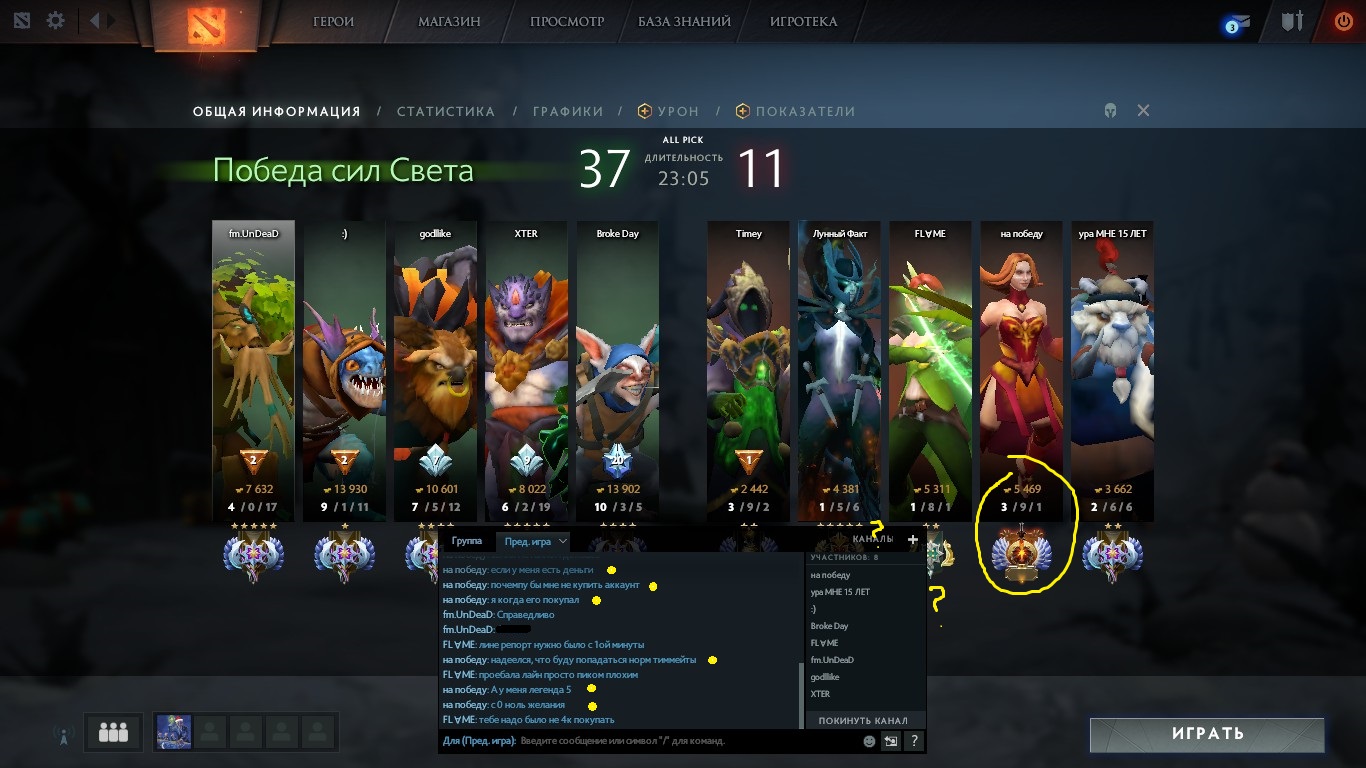Start matchmaking with the ИГРАТЬ button

pos(1206,733)
